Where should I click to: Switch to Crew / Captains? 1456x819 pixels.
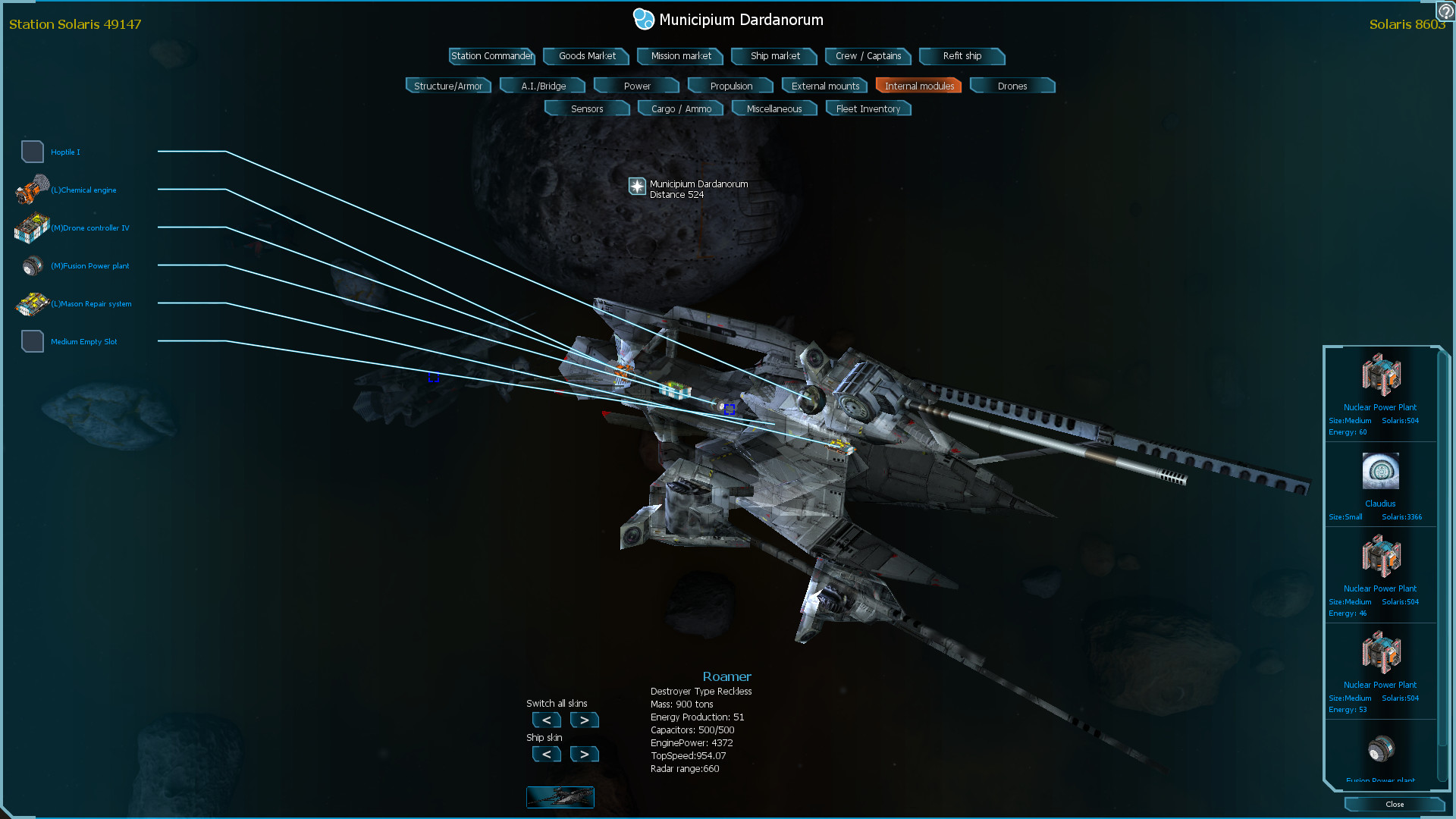click(868, 56)
